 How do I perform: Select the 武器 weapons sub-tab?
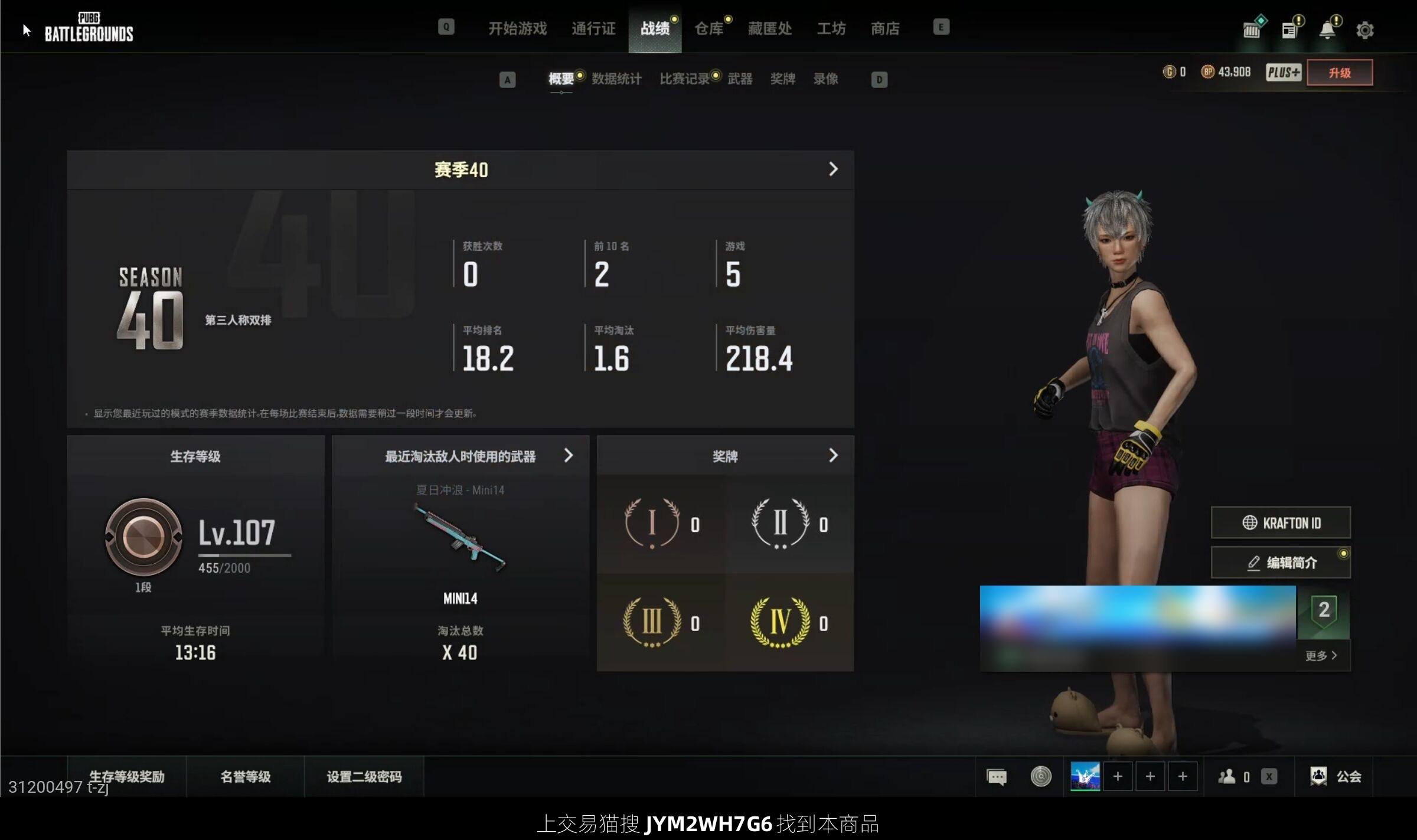point(740,79)
